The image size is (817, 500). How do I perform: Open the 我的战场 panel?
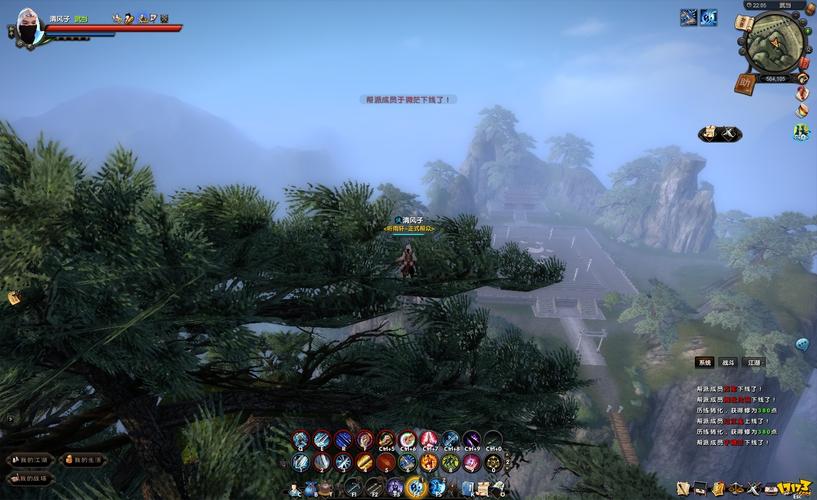point(29,478)
